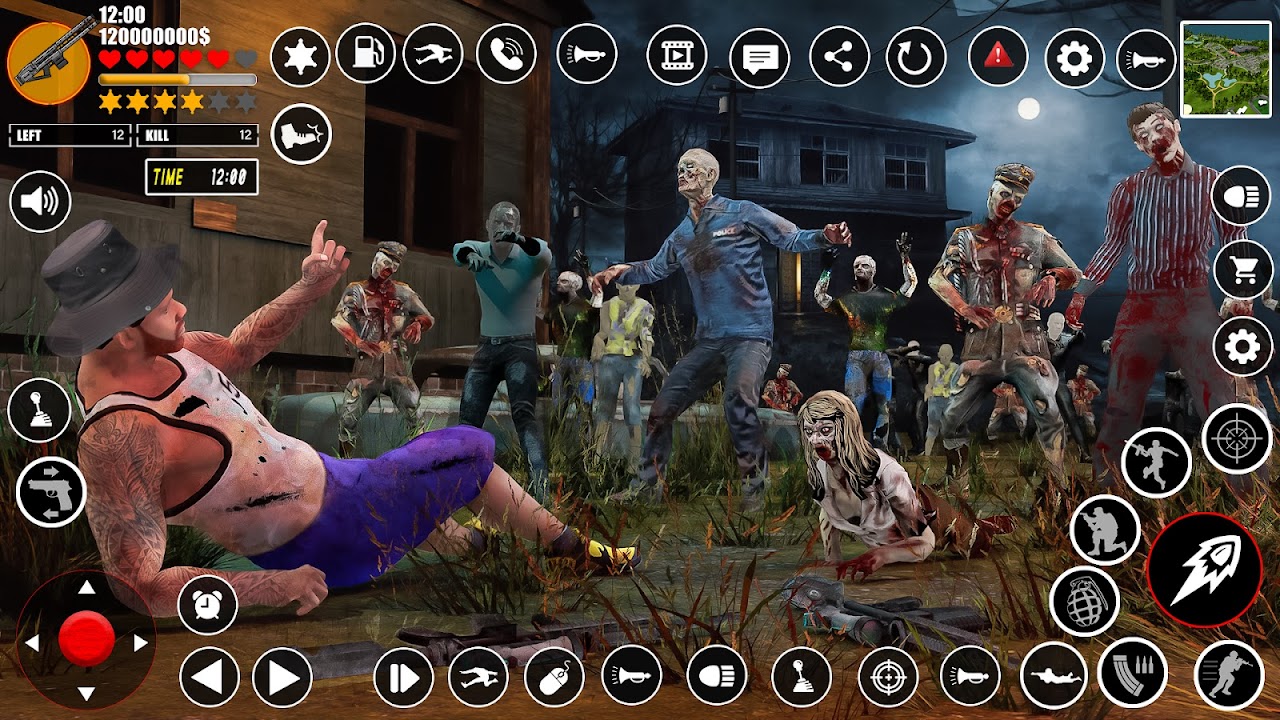
Task: Open the shopping cart store
Action: click(1242, 270)
